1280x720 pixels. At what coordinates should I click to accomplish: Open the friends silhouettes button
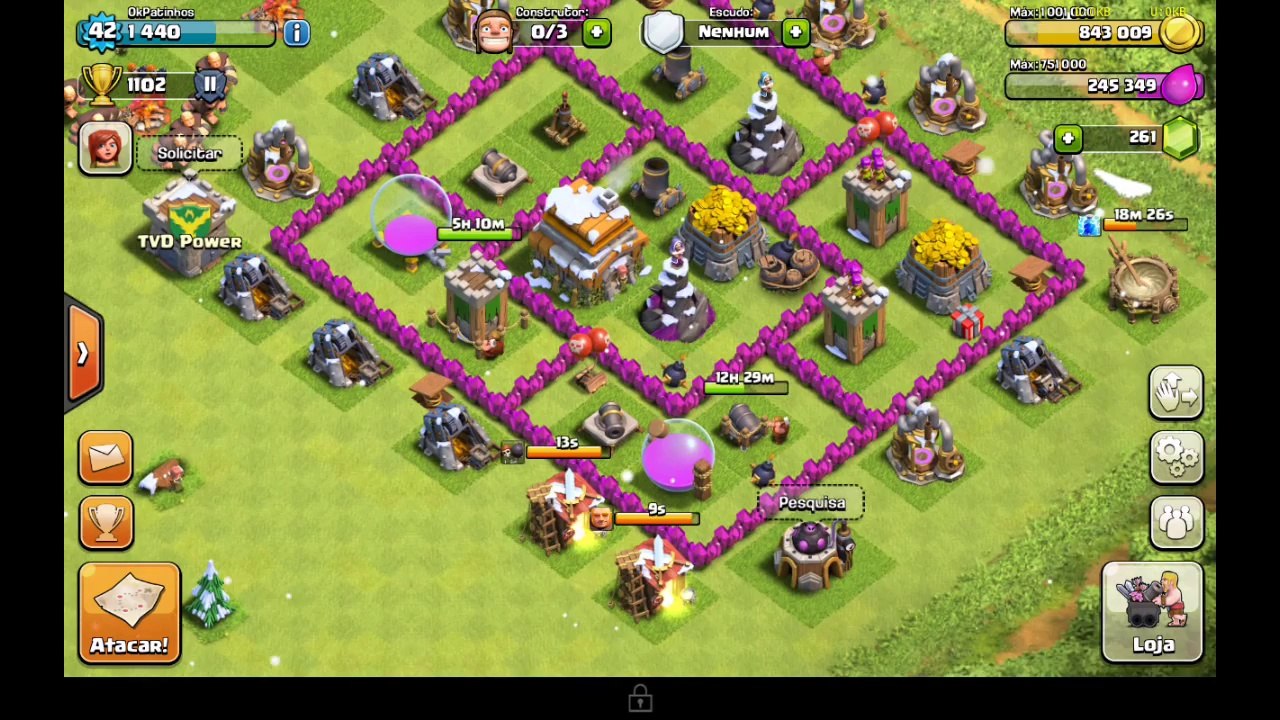(x=1176, y=521)
